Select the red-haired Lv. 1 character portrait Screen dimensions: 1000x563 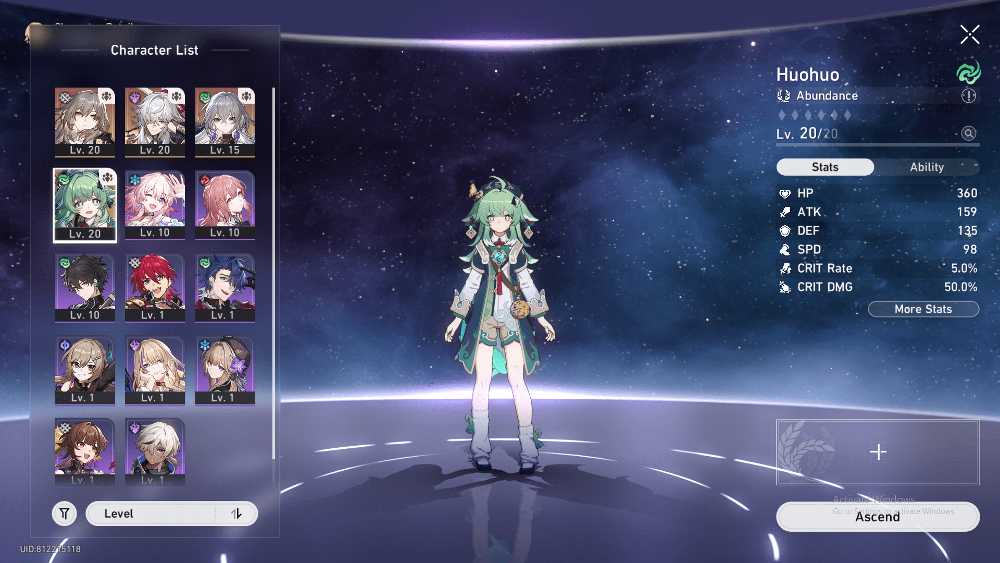click(x=155, y=287)
